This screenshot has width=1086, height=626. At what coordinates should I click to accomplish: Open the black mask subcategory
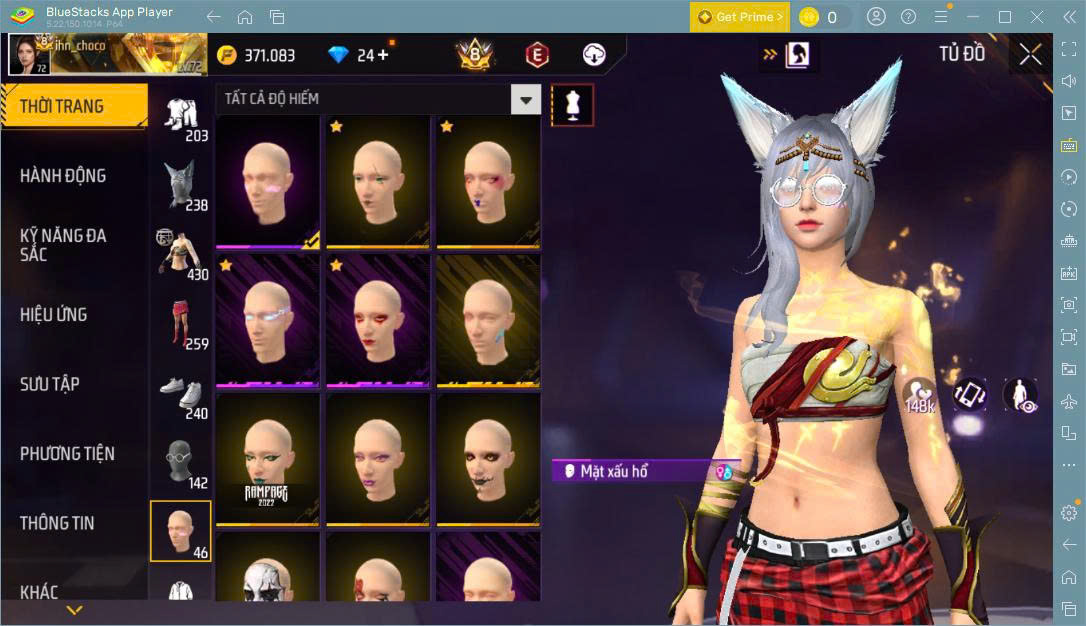(181, 463)
